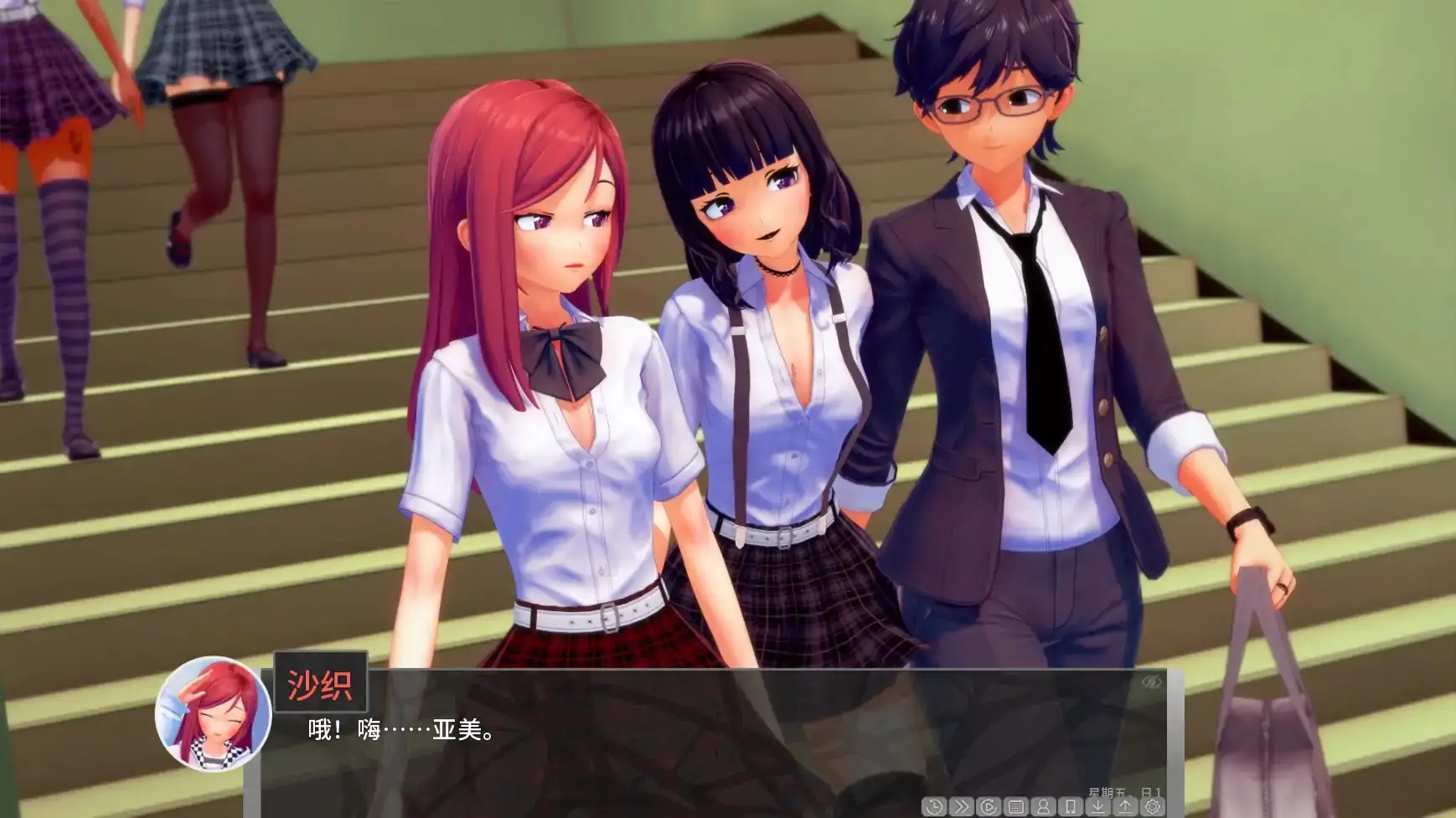Open the dialogue history backlog

tap(934, 806)
